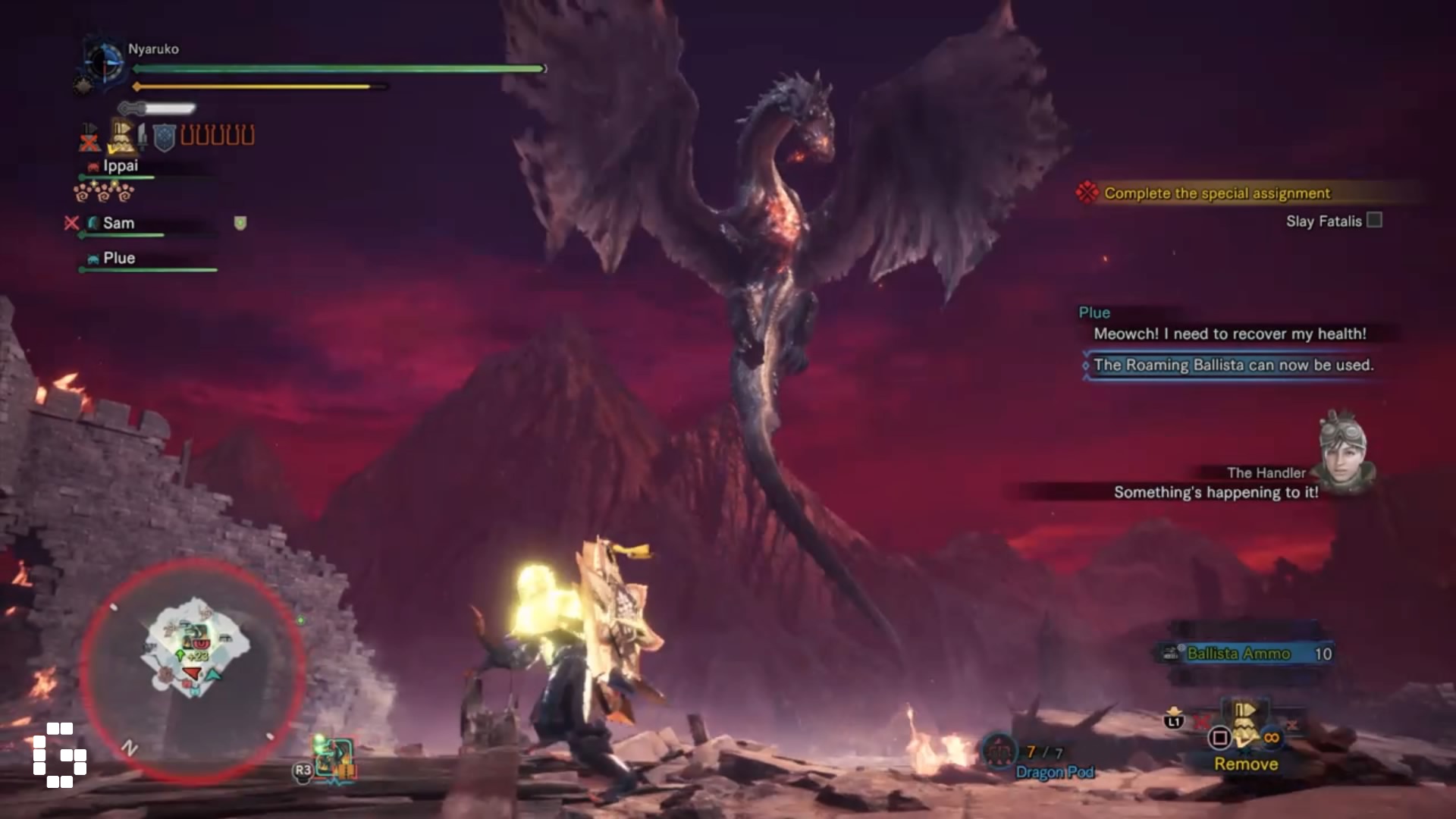Select the Plue chat message header
The height and width of the screenshot is (819, 1456).
(1094, 312)
